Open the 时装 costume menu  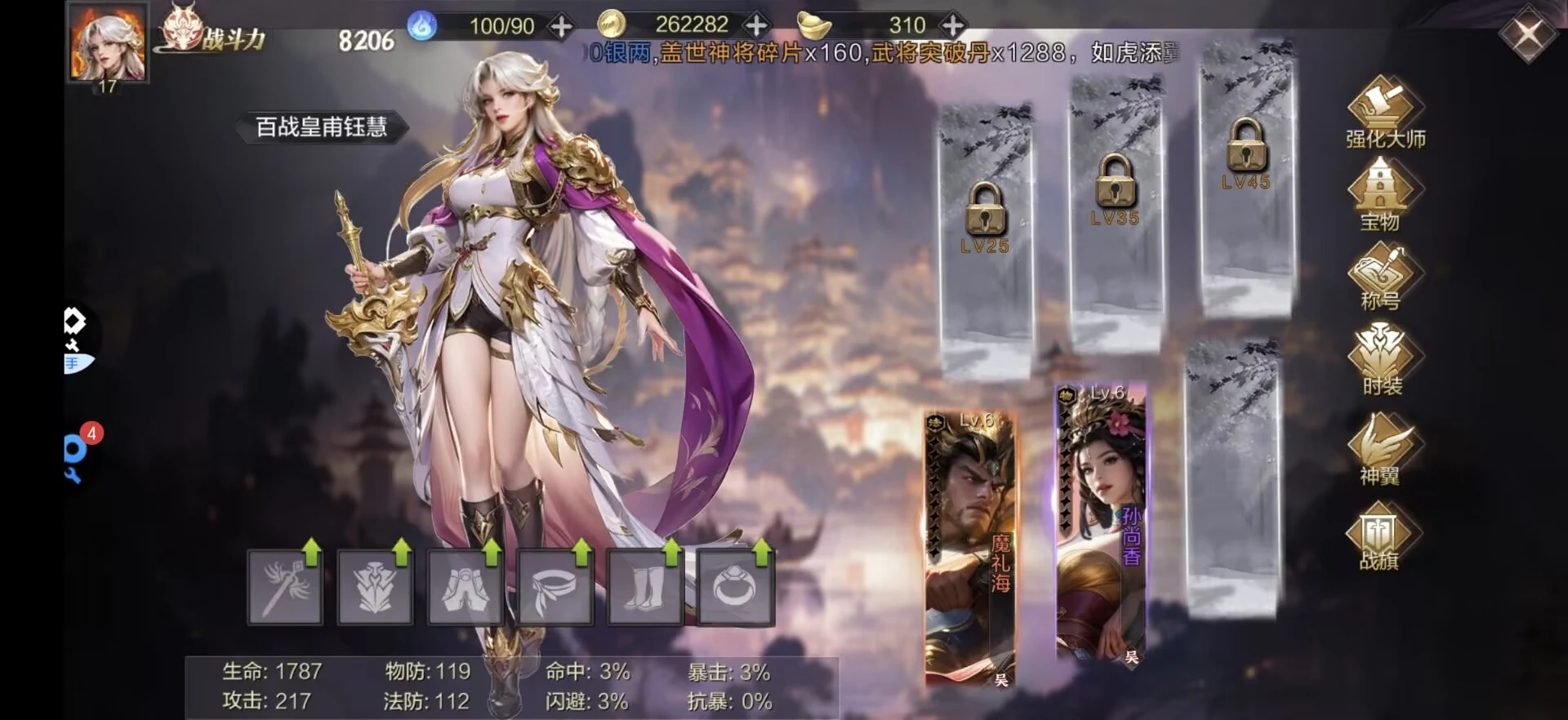[1381, 359]
